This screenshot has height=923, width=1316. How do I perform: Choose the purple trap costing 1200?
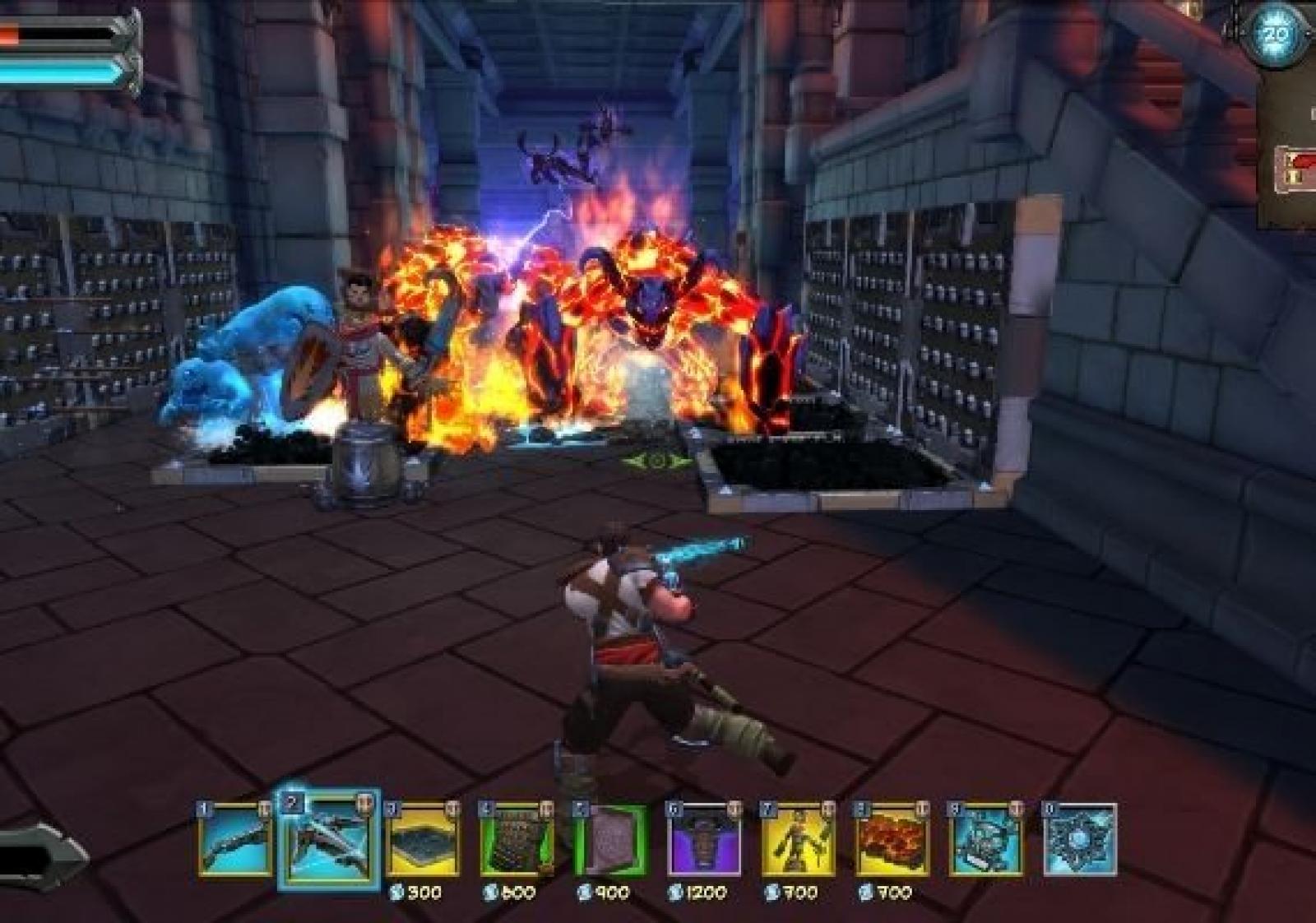704,840
